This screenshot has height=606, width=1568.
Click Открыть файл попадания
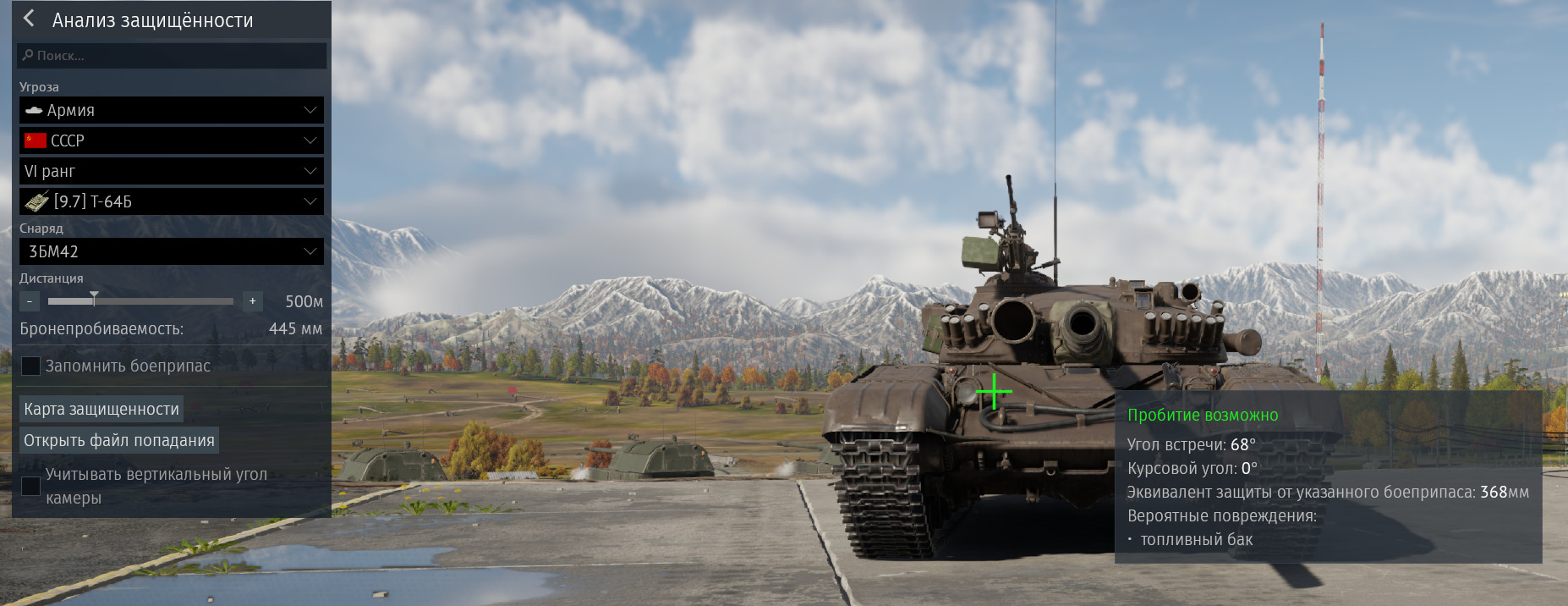(119, 440)
